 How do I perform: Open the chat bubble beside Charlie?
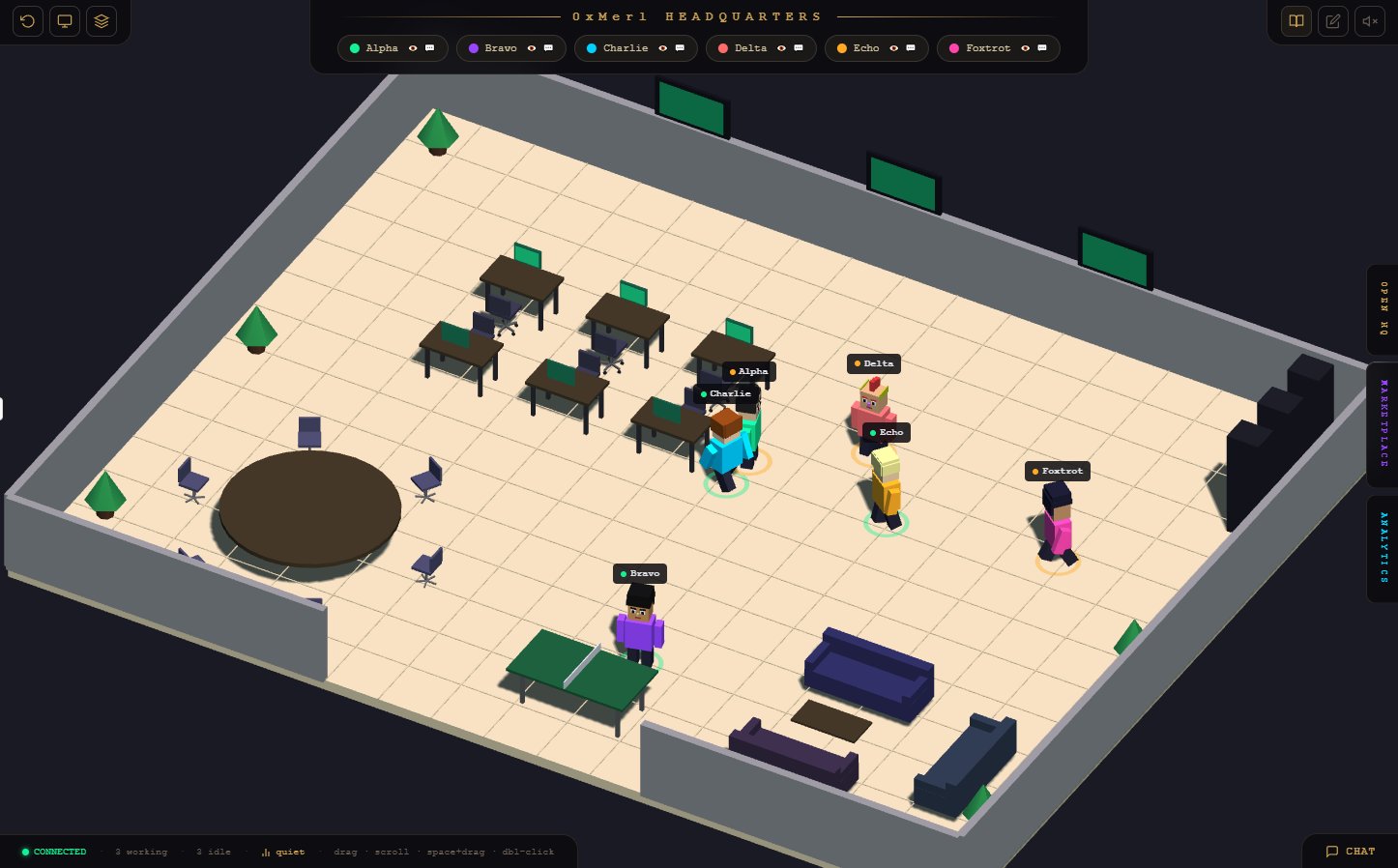point(680,48)
